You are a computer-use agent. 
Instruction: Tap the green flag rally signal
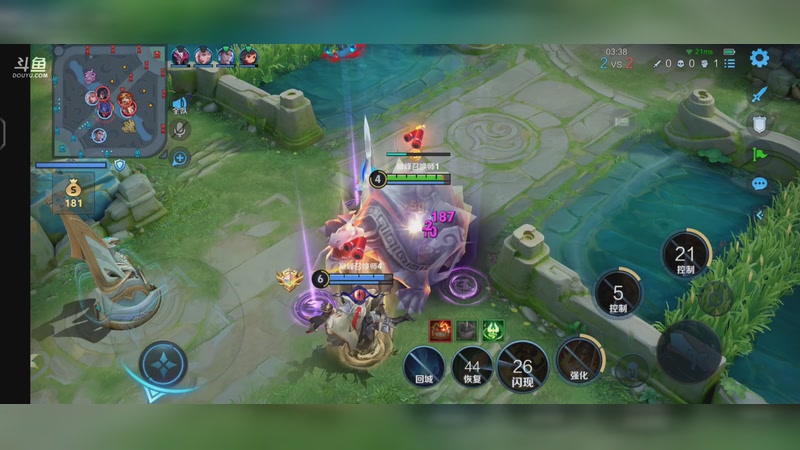(x=759, y=153)
